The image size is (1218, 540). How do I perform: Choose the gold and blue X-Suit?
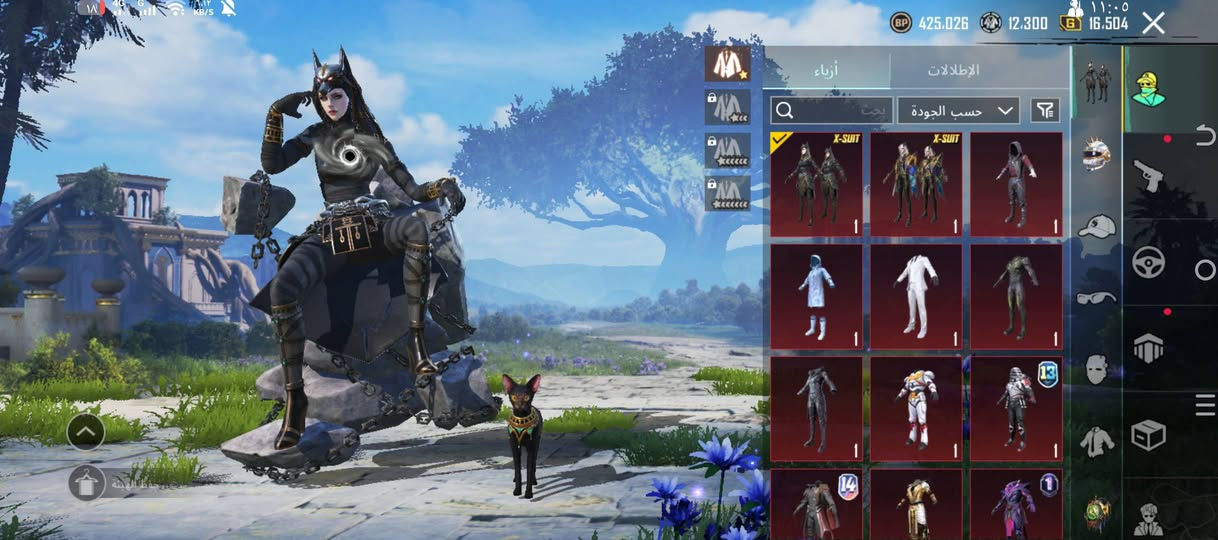[x=916, y=184]
